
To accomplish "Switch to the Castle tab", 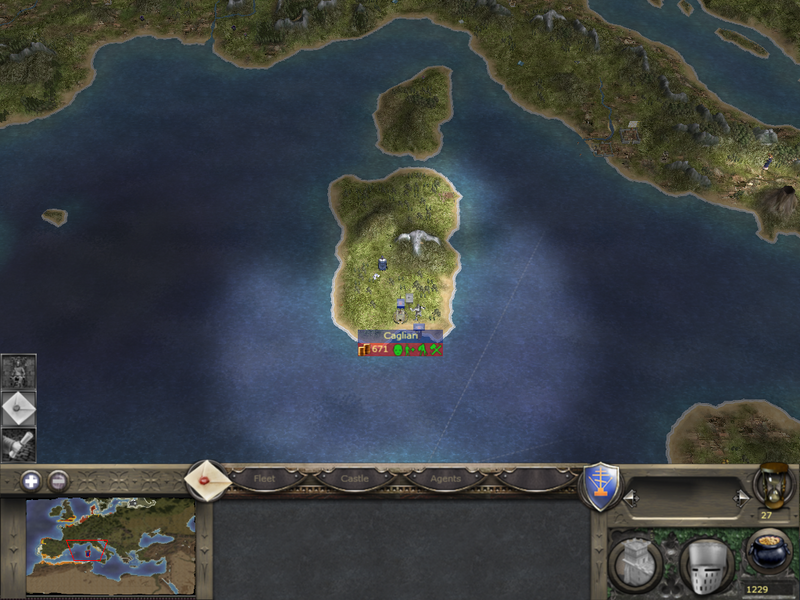I will click(x=355, y=479).
